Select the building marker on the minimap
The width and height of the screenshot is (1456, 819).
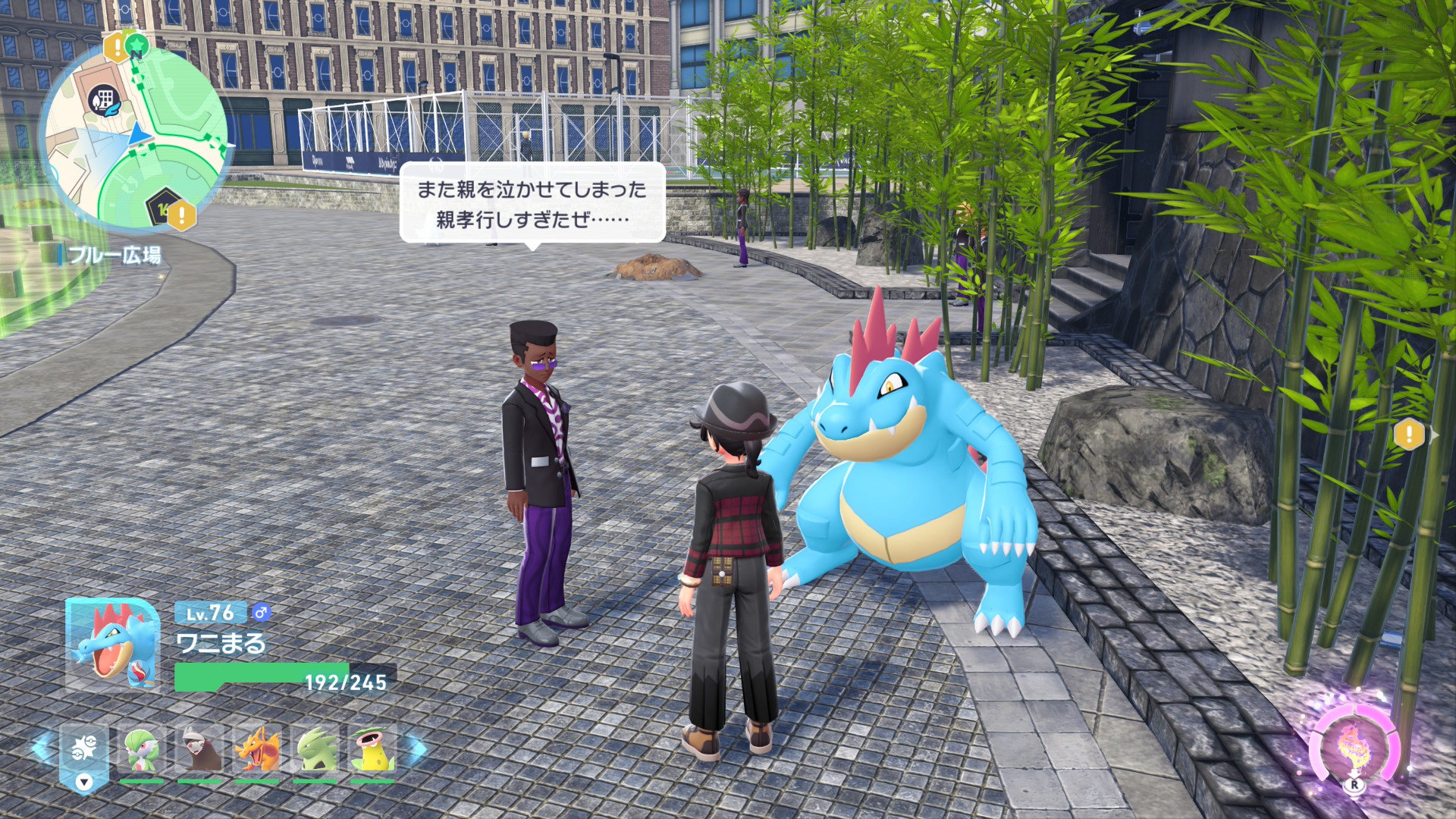104,99
